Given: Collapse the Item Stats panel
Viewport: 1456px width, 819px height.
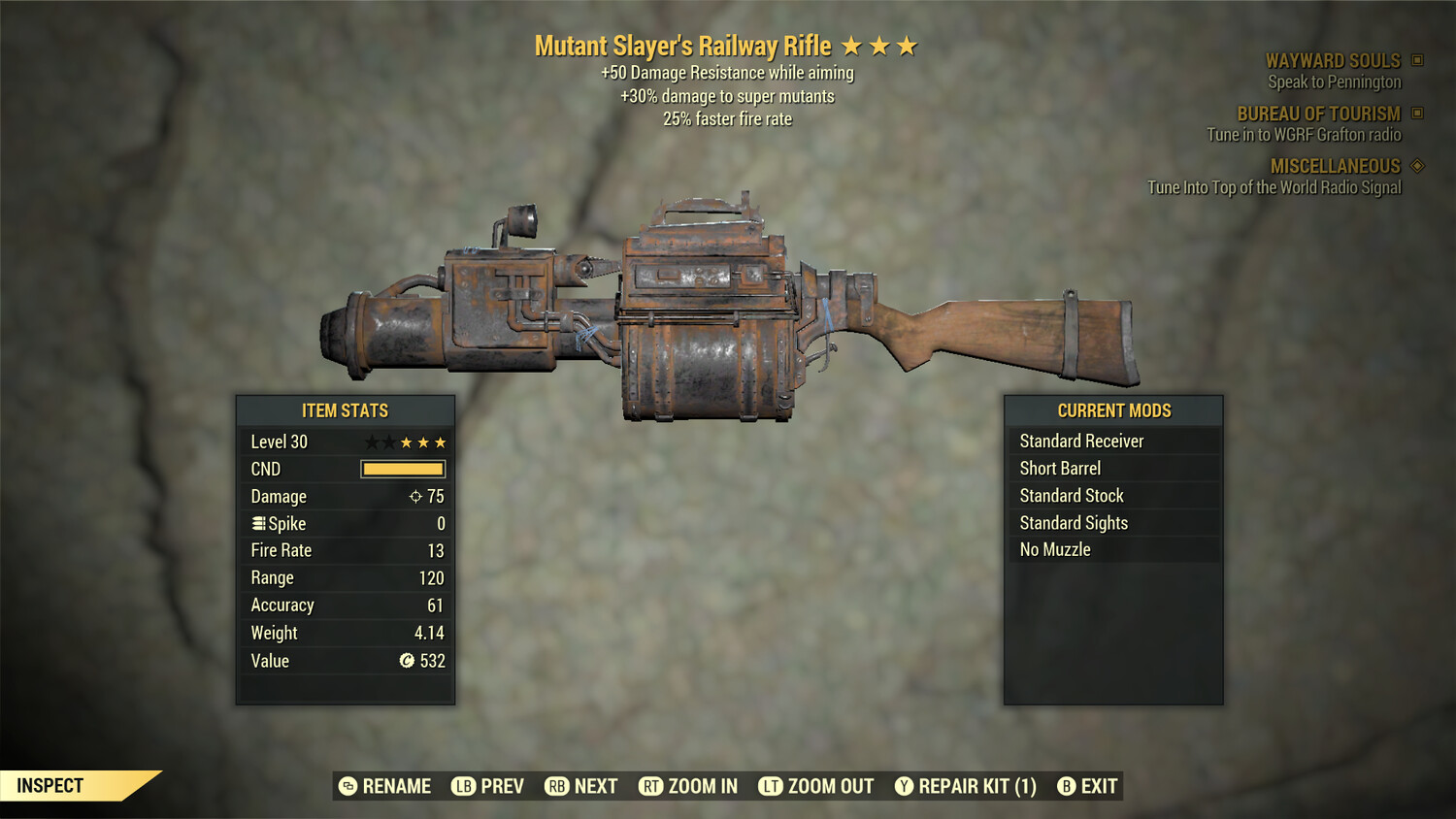Looking at the screenshot, I should [x=345, y=410].
